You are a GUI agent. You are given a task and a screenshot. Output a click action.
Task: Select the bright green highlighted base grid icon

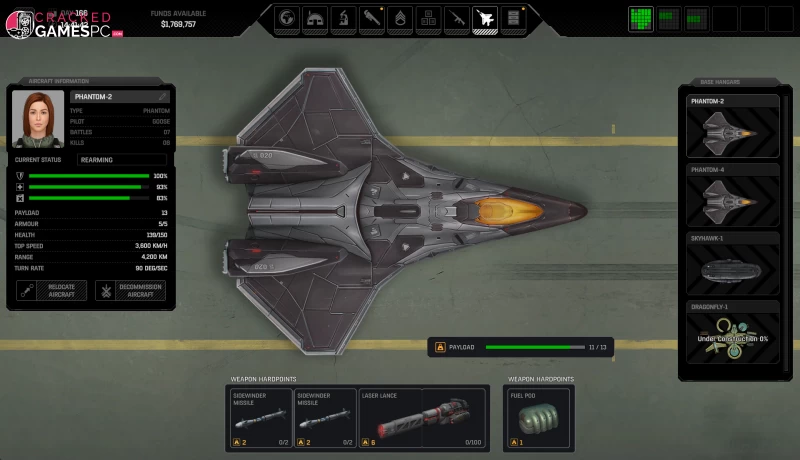pos(642,18)
